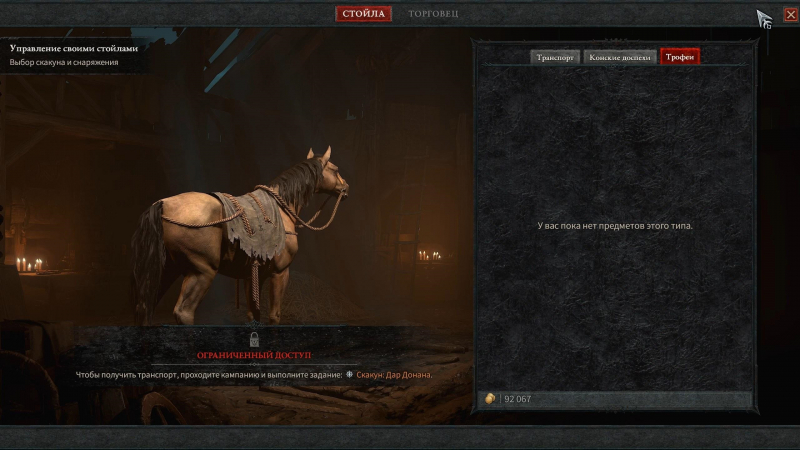The image size is (800, 450).
Task: Choose the Трофеи tab
Action: click(x=680, y=57)
